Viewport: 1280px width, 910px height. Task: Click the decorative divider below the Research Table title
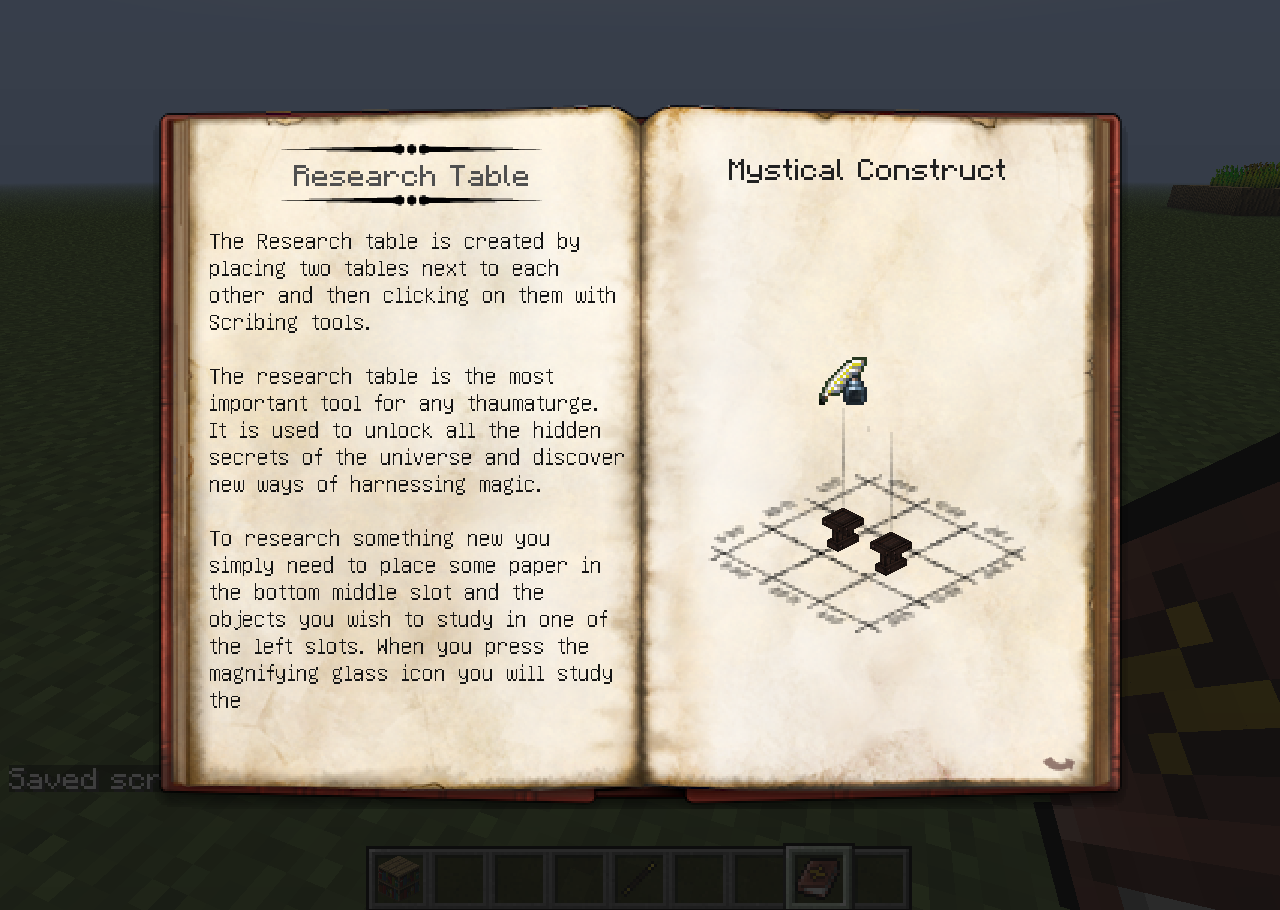click(410, 199)
